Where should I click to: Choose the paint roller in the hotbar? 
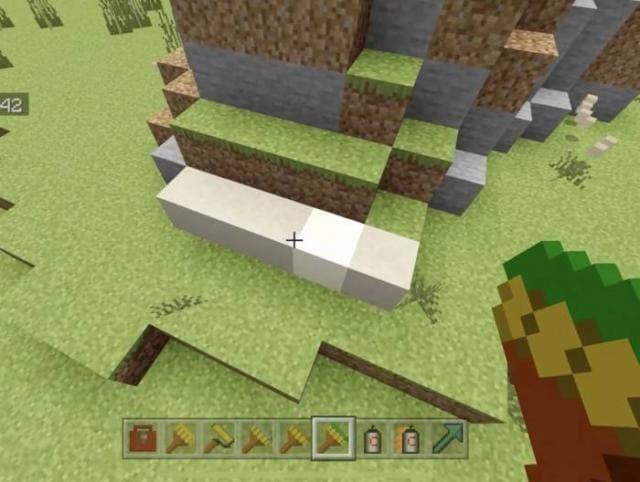click(218, 438)
